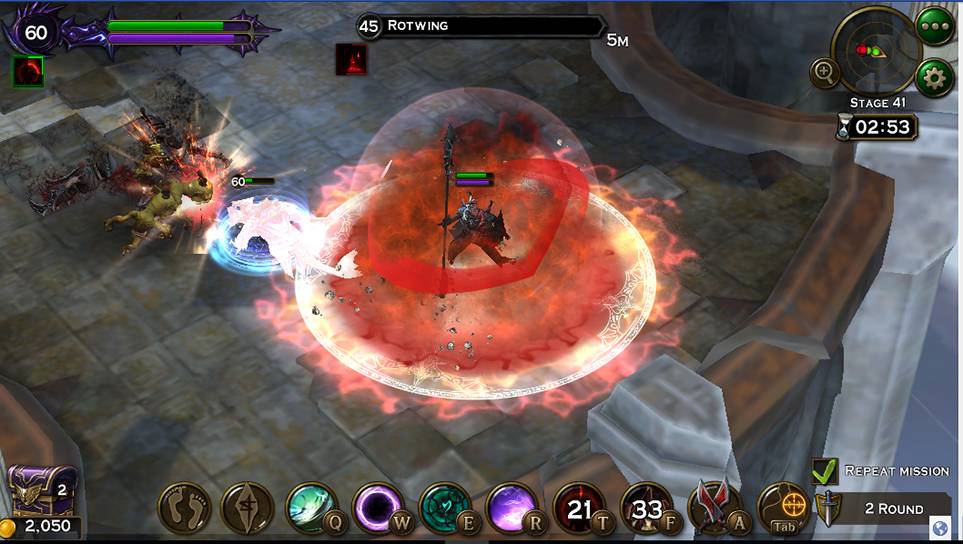Click the player buff icon below level 60
Viewport: 963px width, 544px height.
(28, 70)
